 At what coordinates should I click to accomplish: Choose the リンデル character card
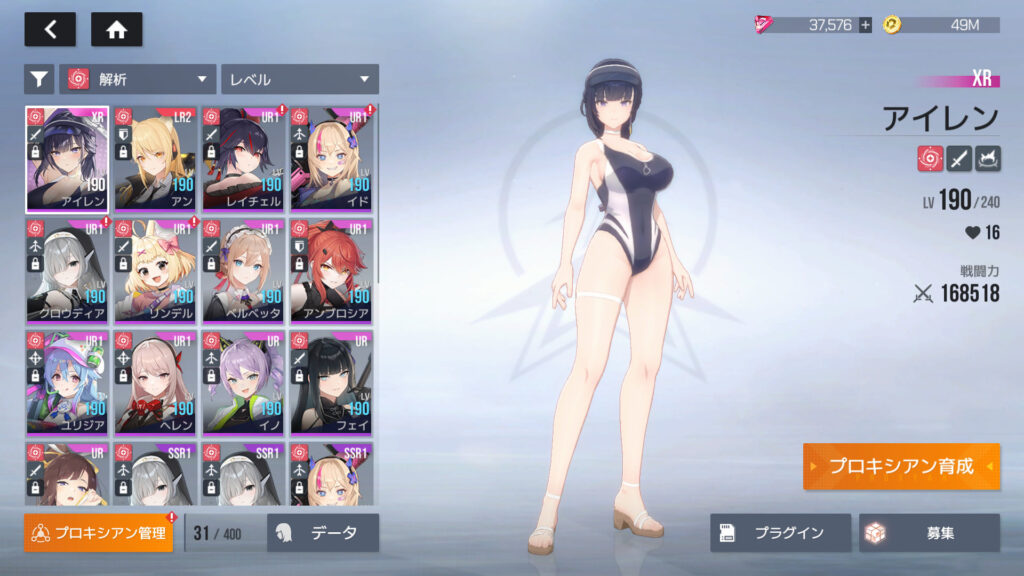155,270
